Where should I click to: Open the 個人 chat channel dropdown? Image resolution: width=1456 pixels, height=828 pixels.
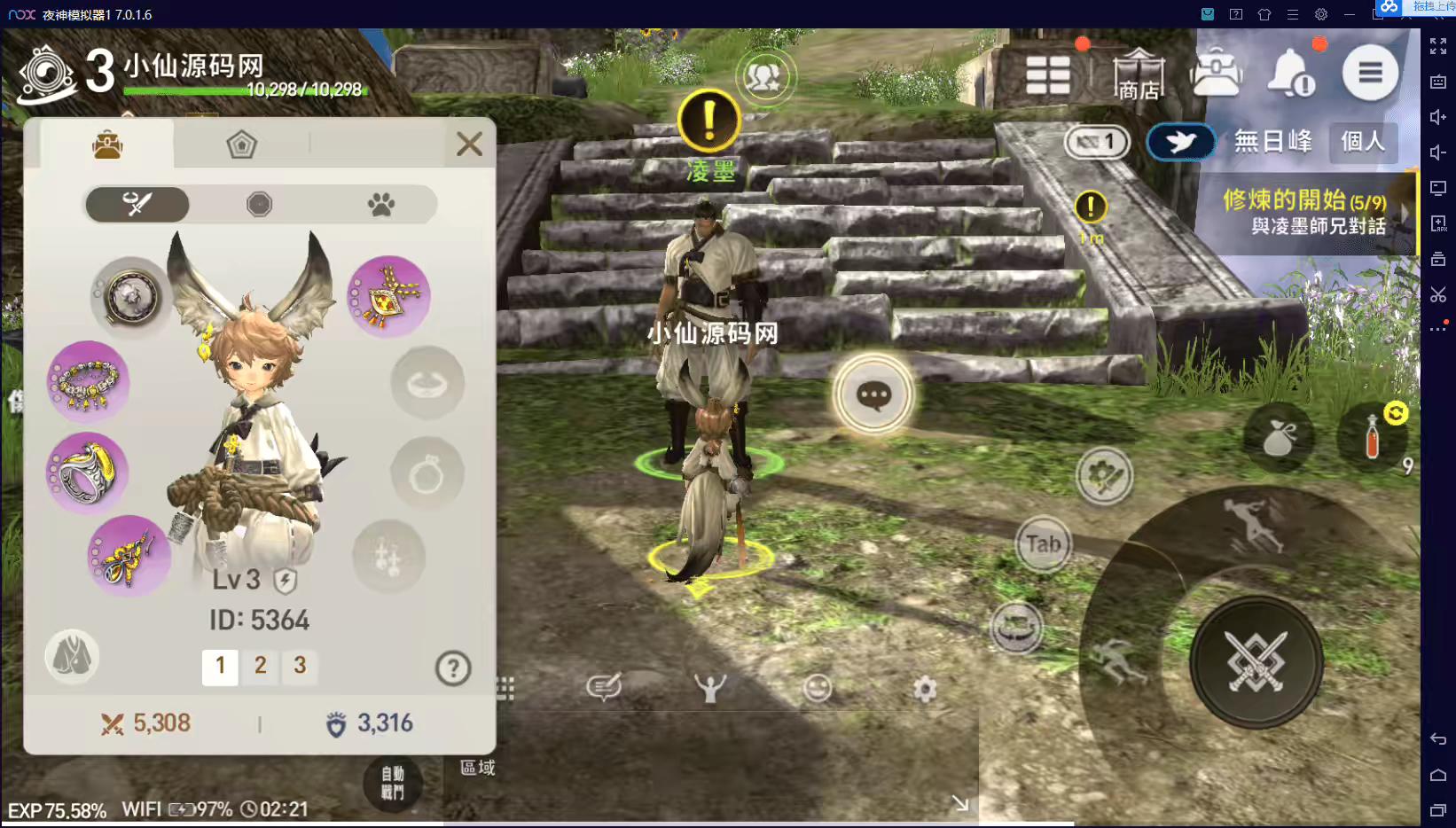tap(1363, 142)
